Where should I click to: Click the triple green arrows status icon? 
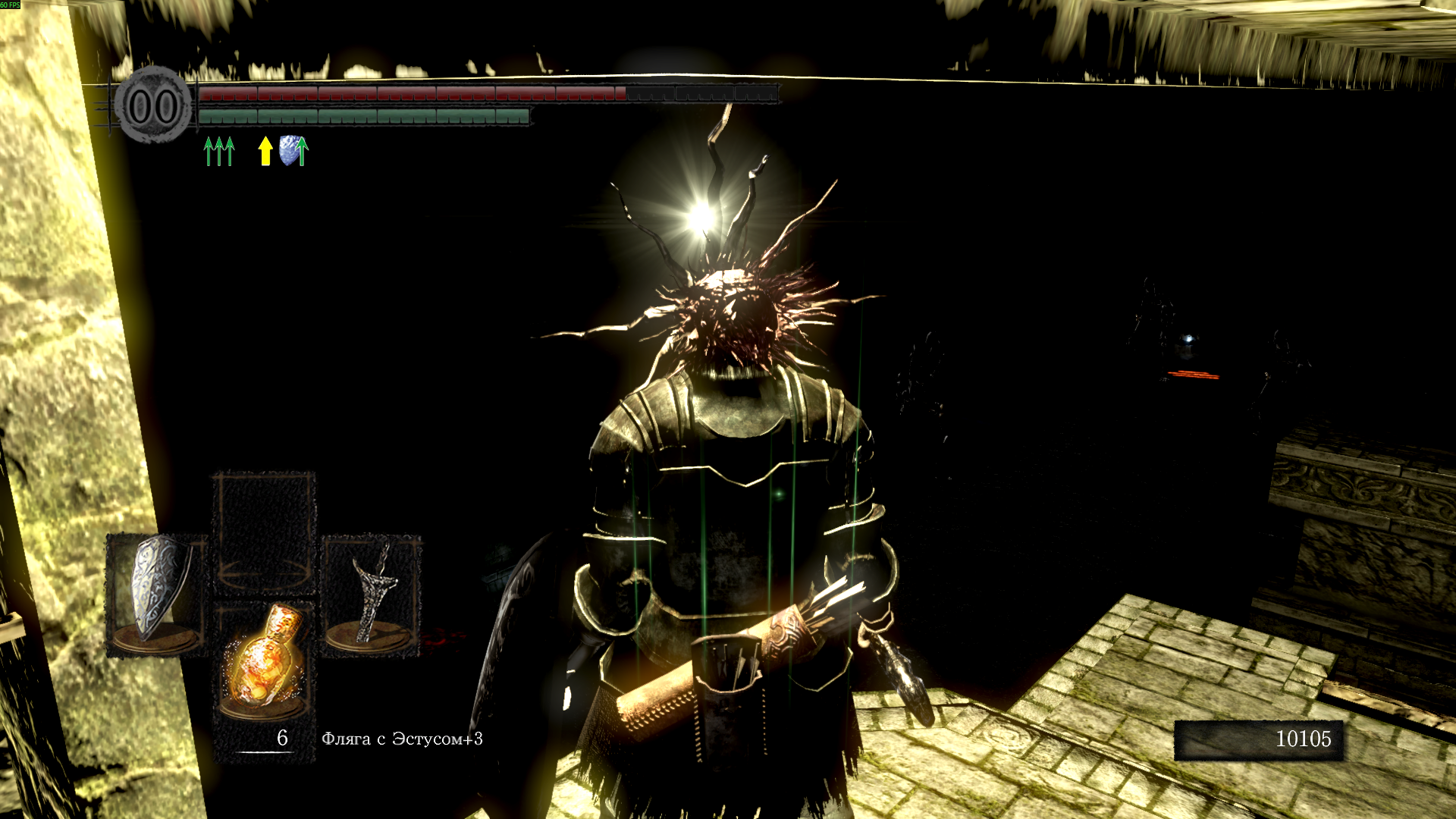point(219,151)
